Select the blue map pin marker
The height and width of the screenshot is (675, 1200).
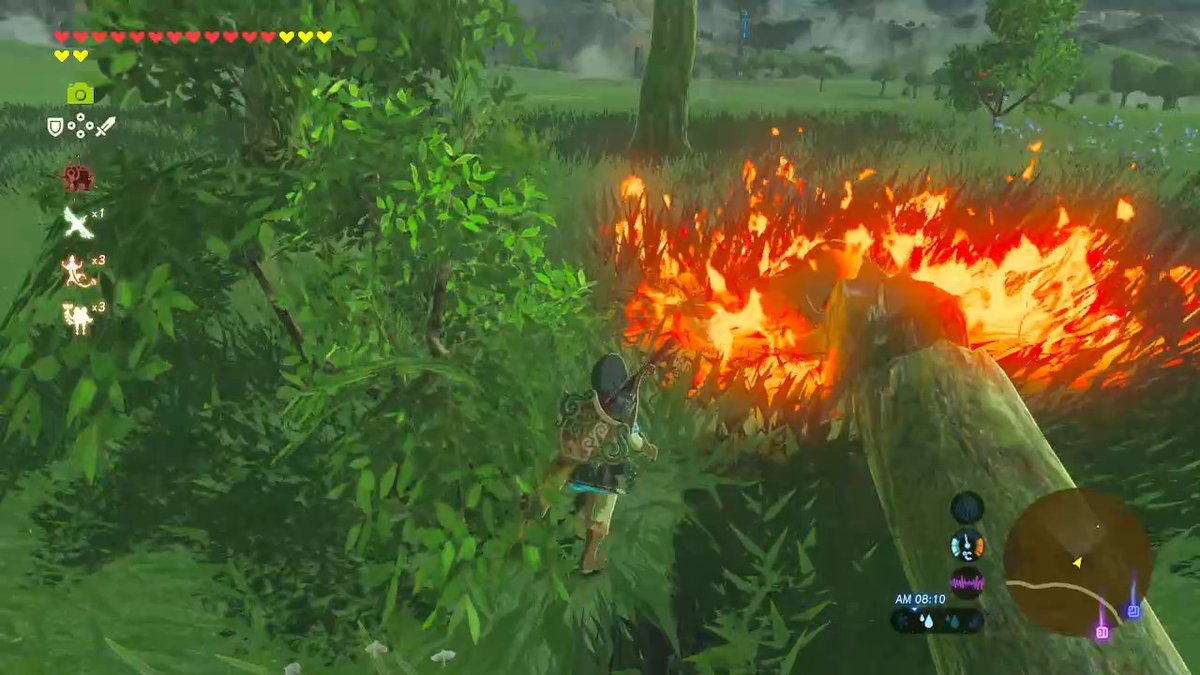click(1133, 610)
